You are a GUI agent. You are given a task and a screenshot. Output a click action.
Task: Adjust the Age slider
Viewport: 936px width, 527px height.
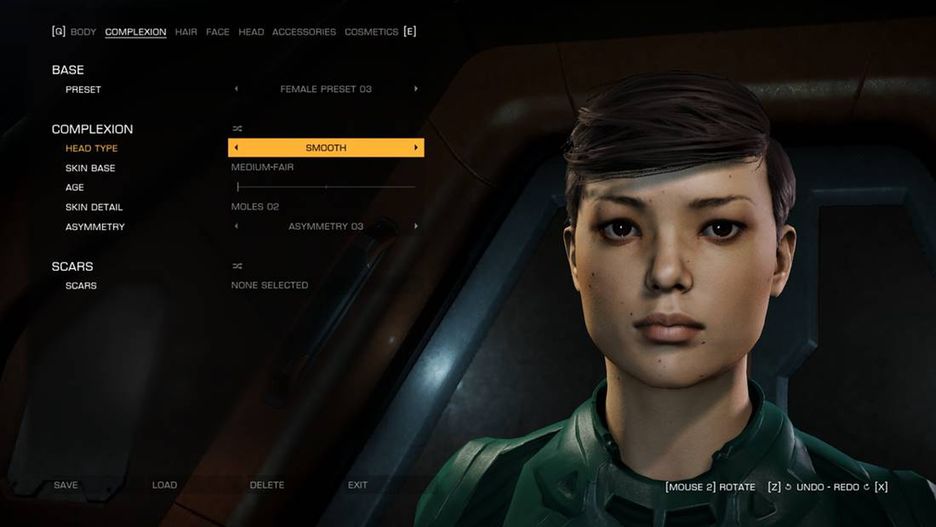coord(325,187)
